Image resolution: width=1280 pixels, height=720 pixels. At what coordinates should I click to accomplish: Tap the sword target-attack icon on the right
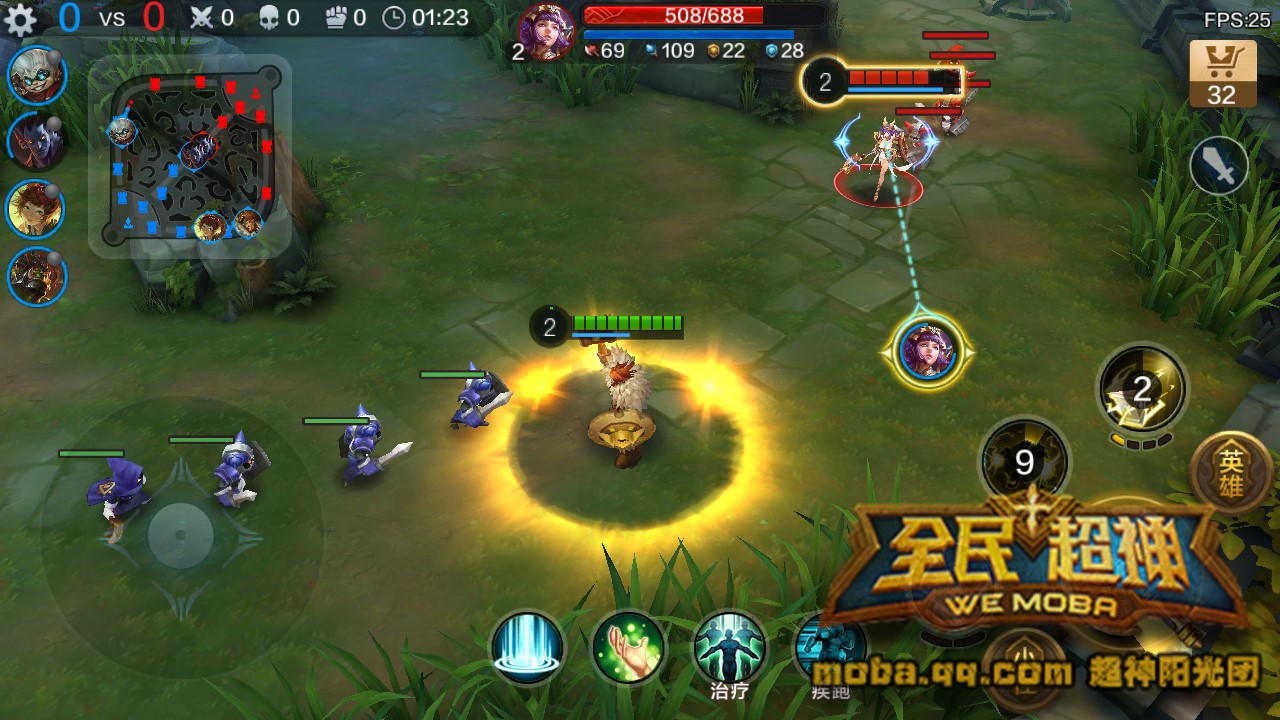click(1219, 165)
